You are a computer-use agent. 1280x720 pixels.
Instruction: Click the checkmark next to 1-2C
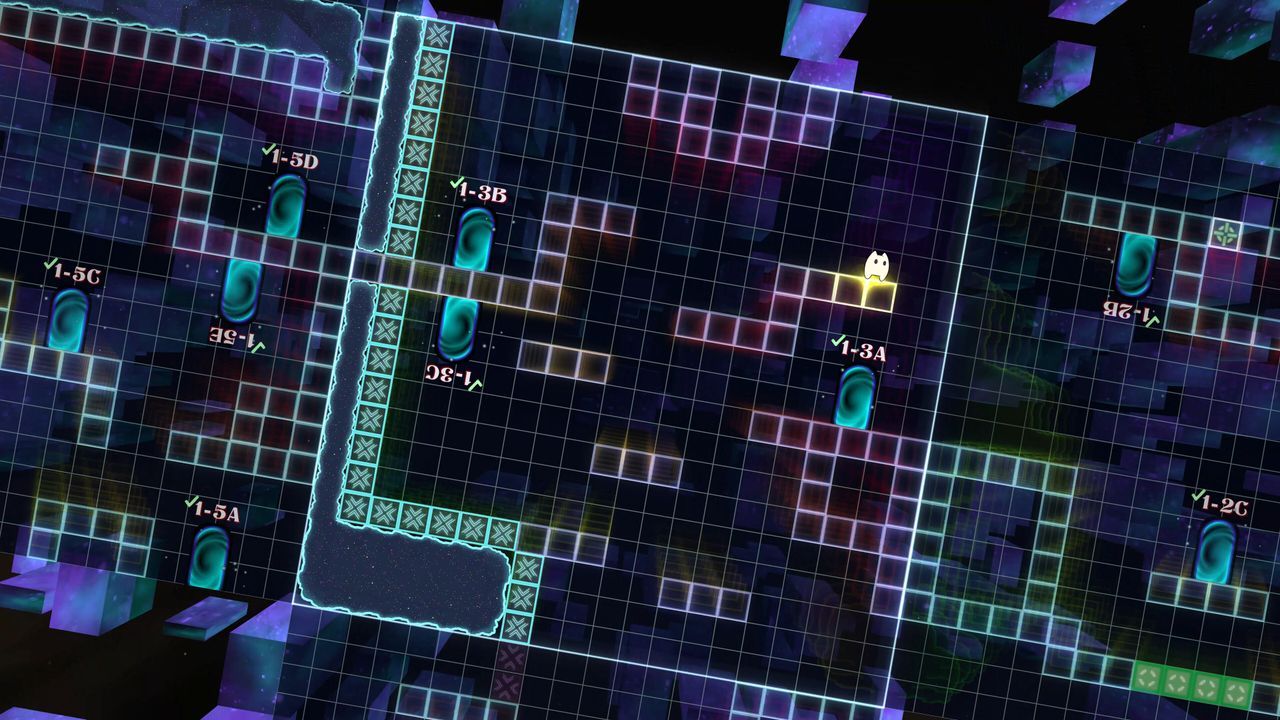click(1196, 494)
